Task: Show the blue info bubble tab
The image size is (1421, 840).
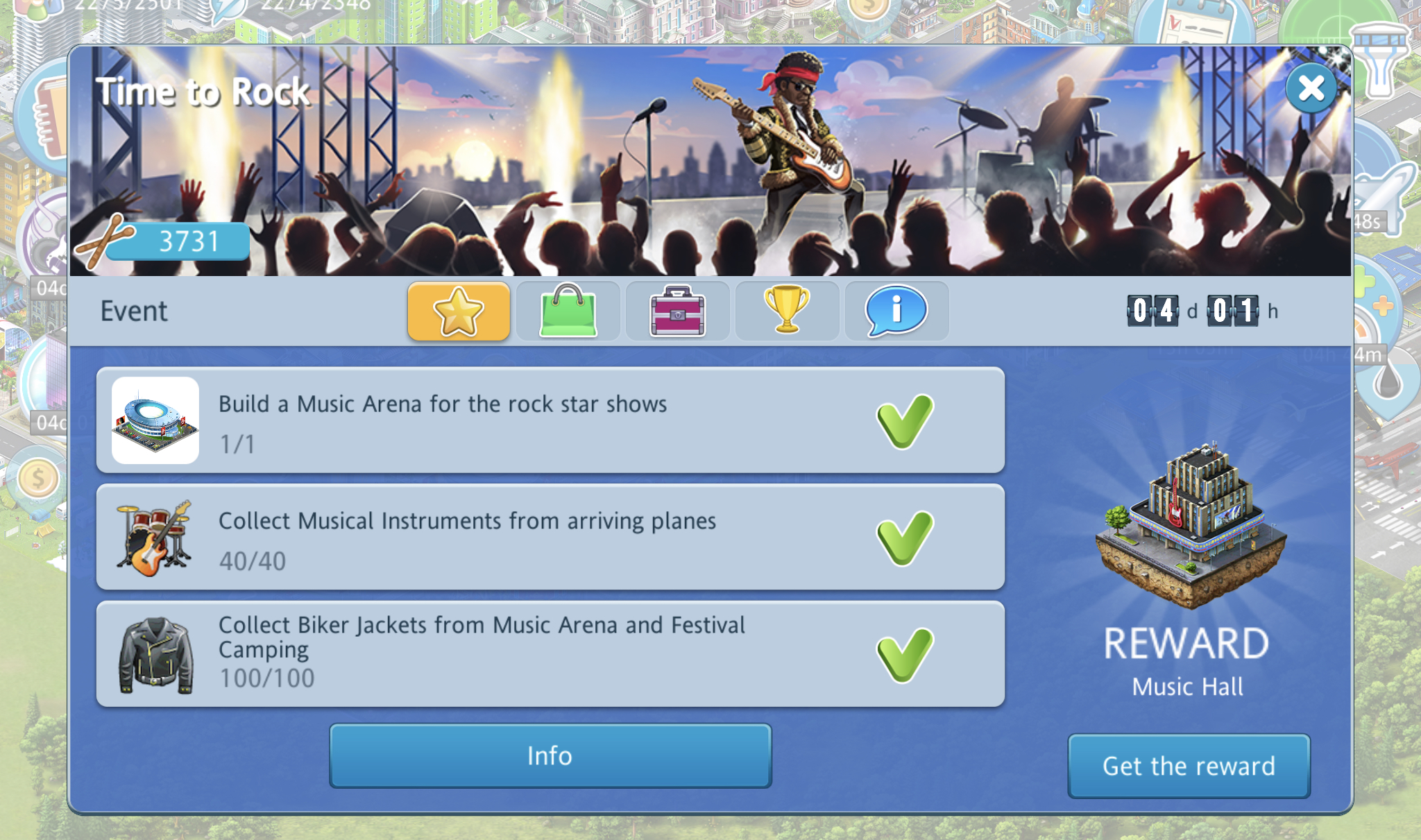Action: 896,311
